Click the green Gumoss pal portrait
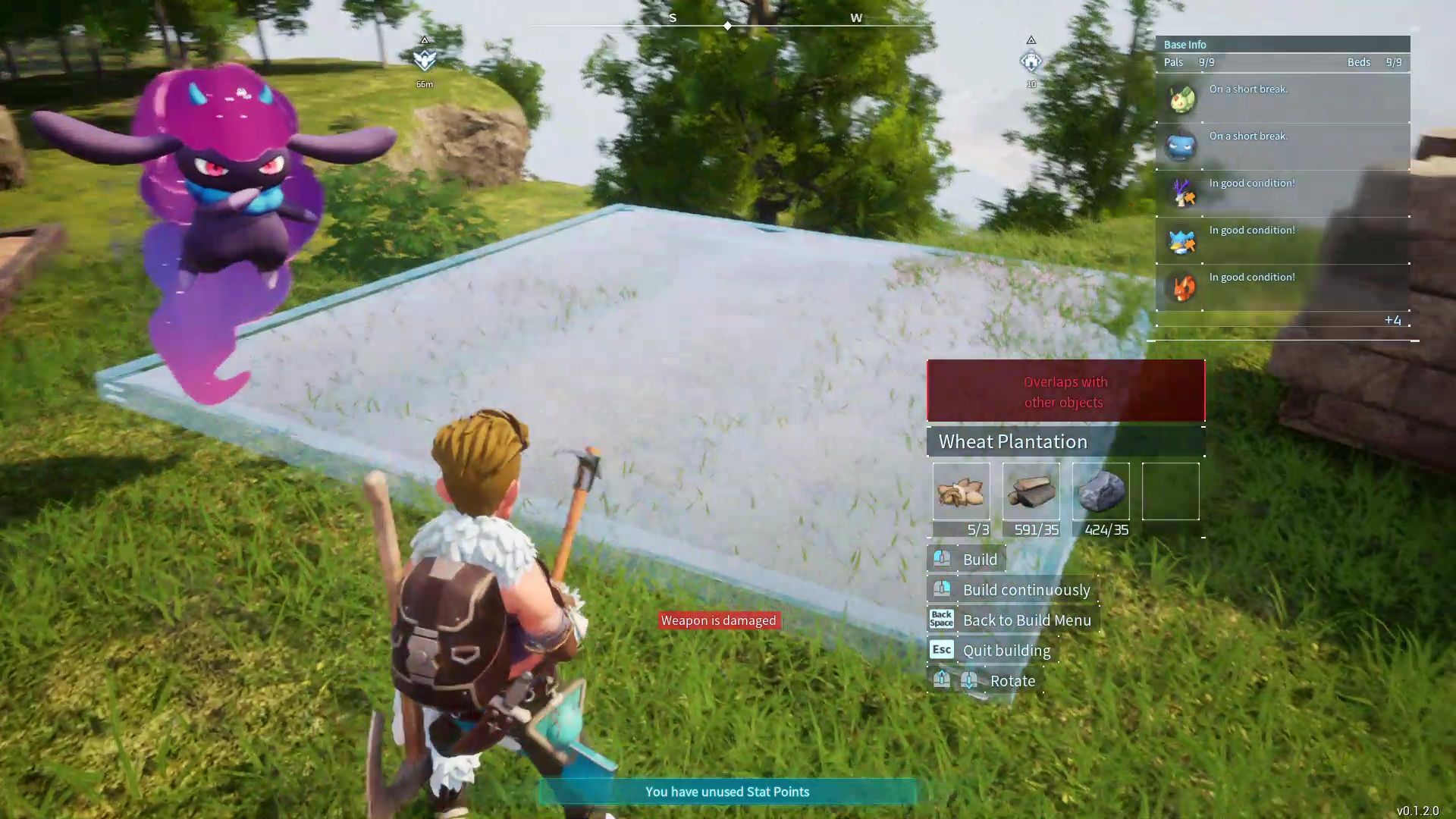The width and height of the screenshot is (1456, 819). click(x=1181, y=99)
